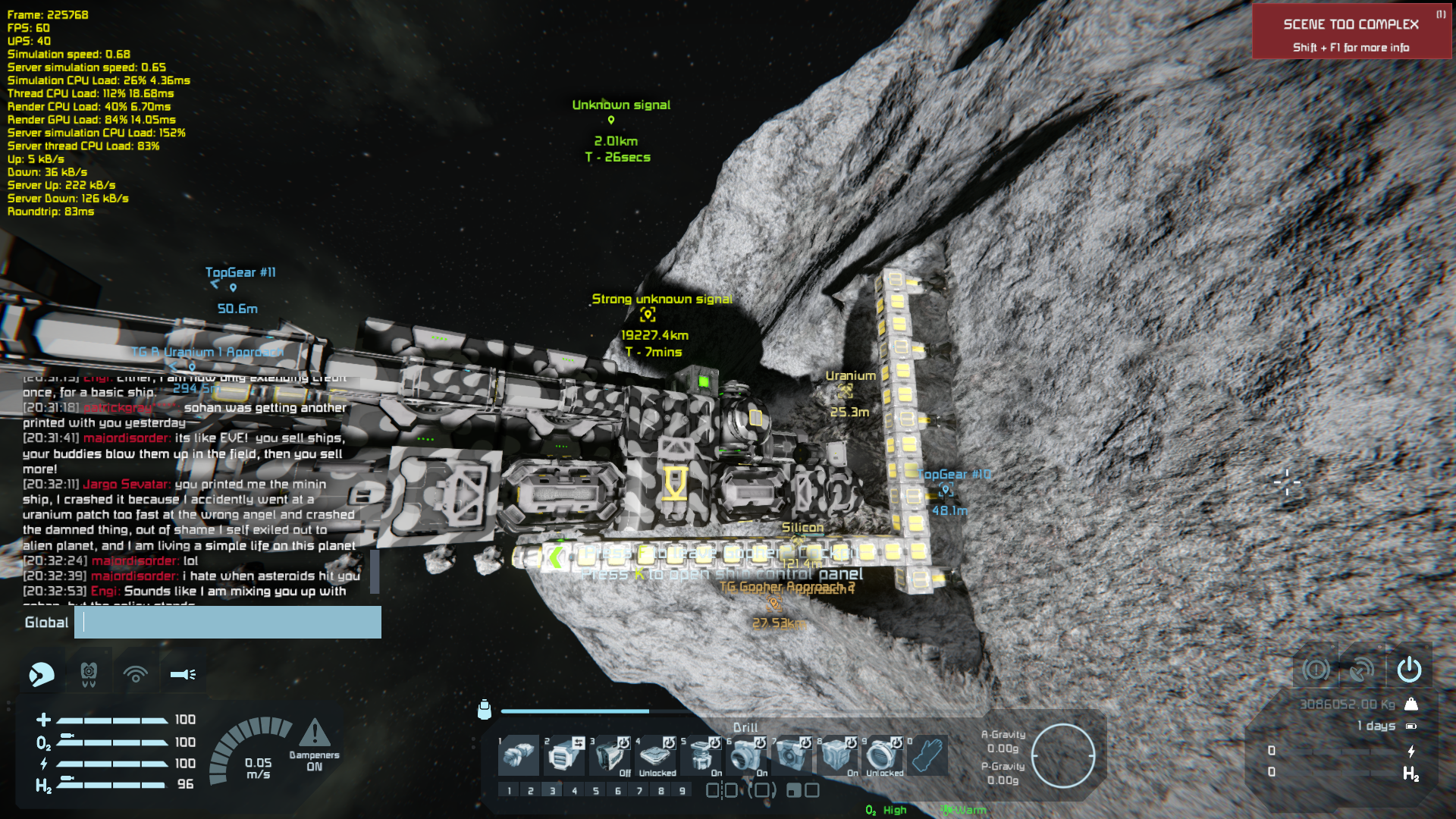Toggle the flashlight icon
This screenshot has height=819, width=1456.
click(183, 673)
